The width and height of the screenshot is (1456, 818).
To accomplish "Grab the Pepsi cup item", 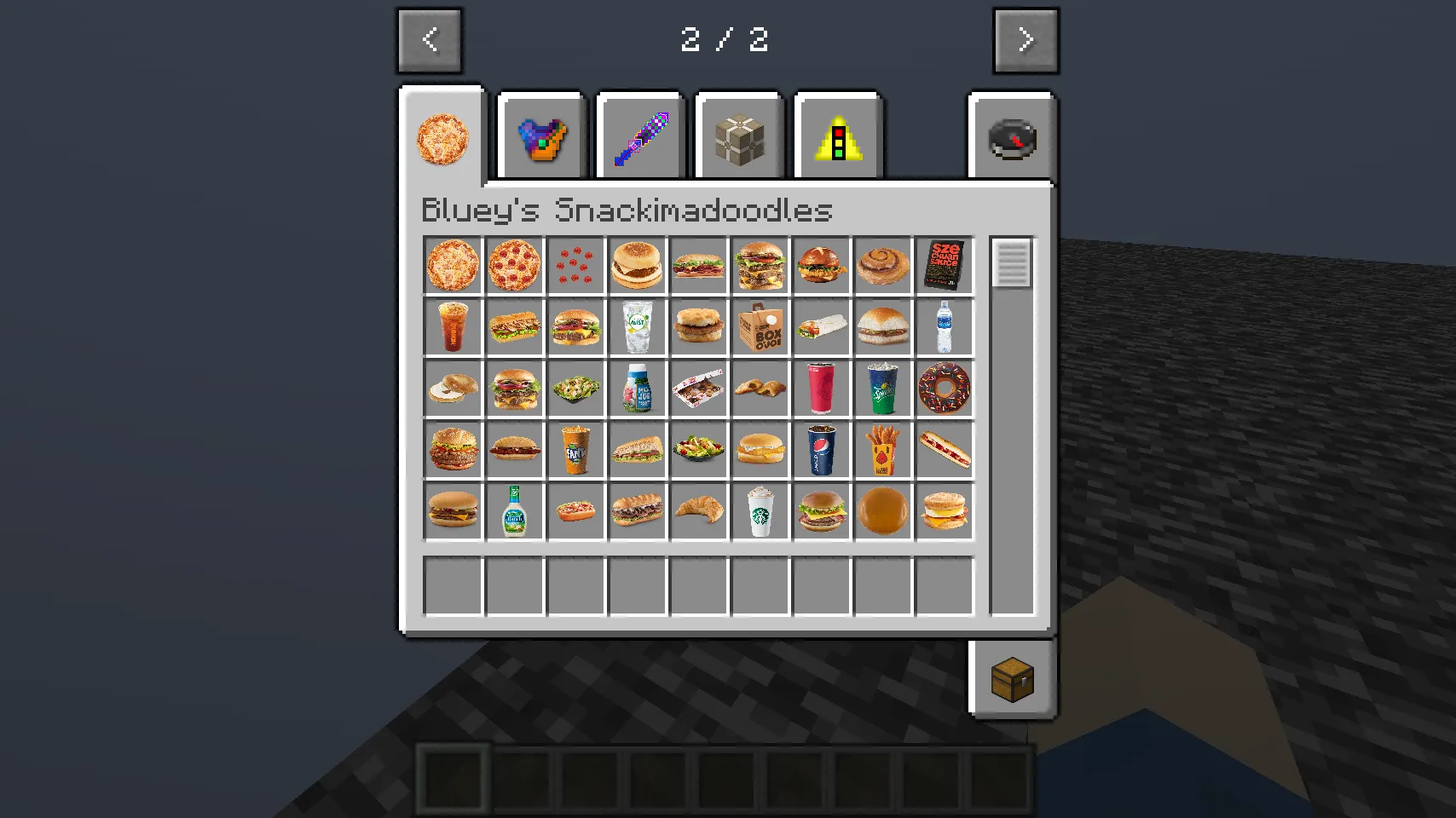I will click(821, 450).
